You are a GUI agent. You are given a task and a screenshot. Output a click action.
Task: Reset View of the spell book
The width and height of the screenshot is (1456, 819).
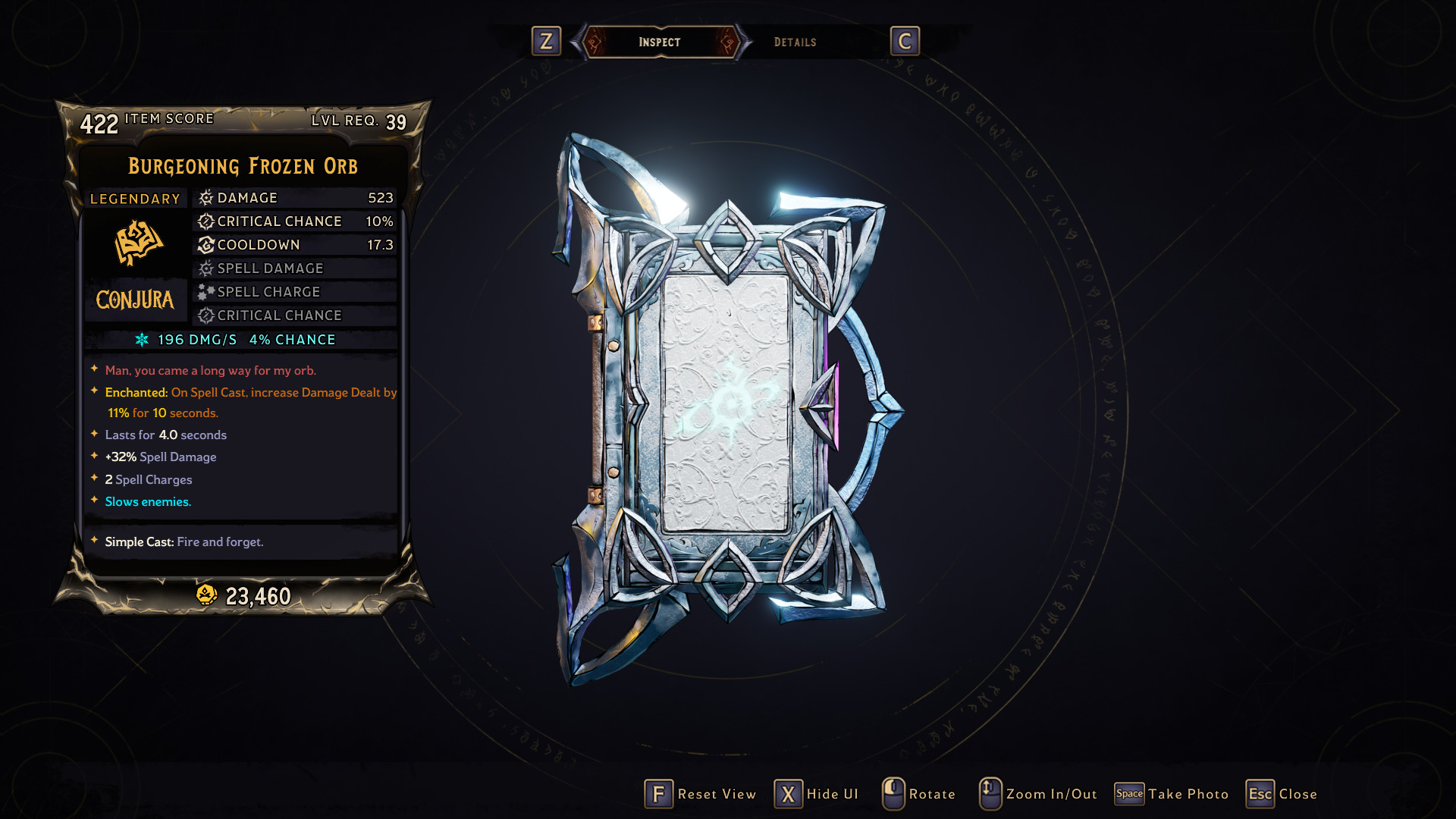[701, 794]
